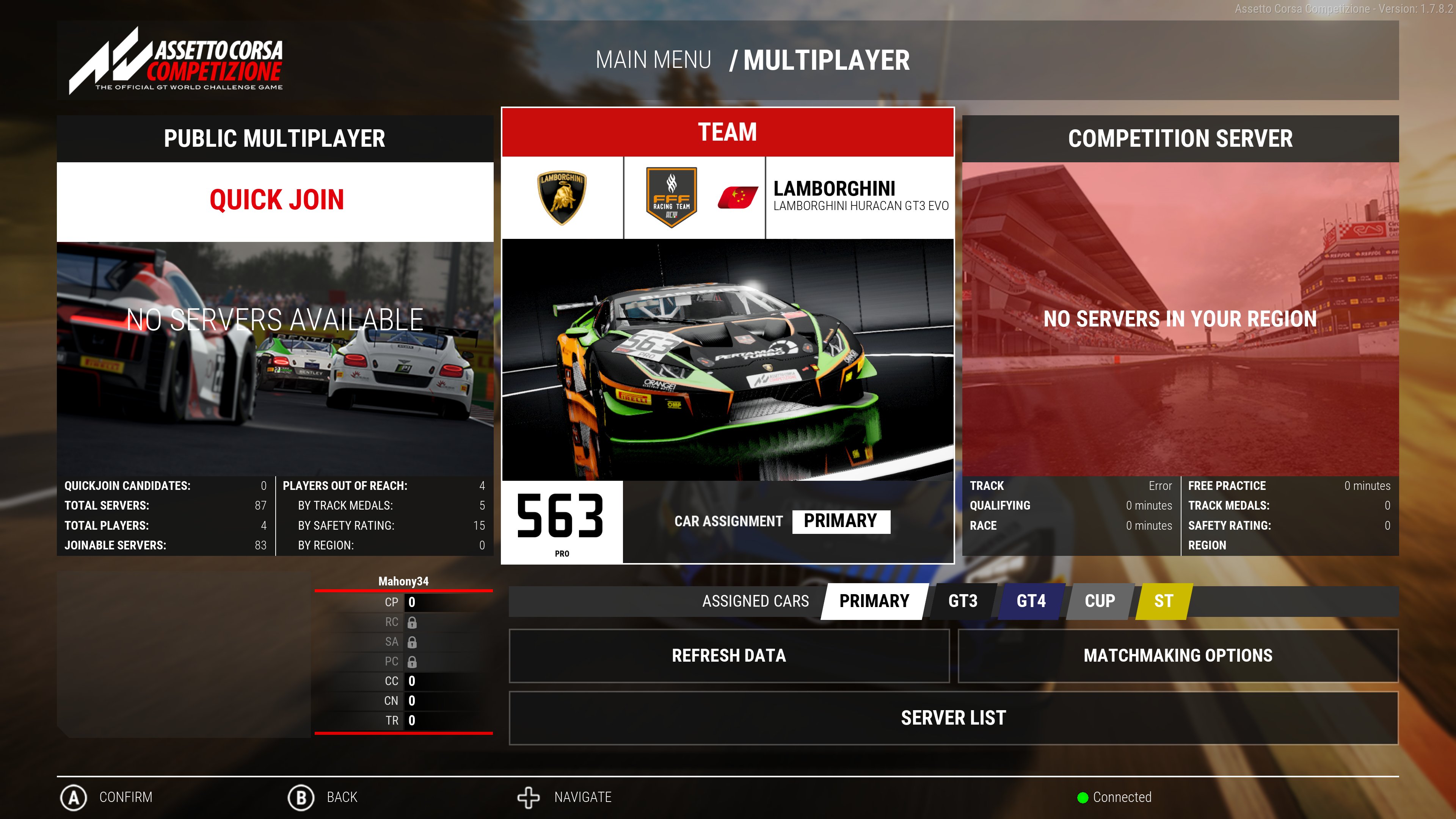Click the Lamborghini Huracan GT3 Evo thumbnail
The height and width of the screenshot is (819, 1456).
728,359
